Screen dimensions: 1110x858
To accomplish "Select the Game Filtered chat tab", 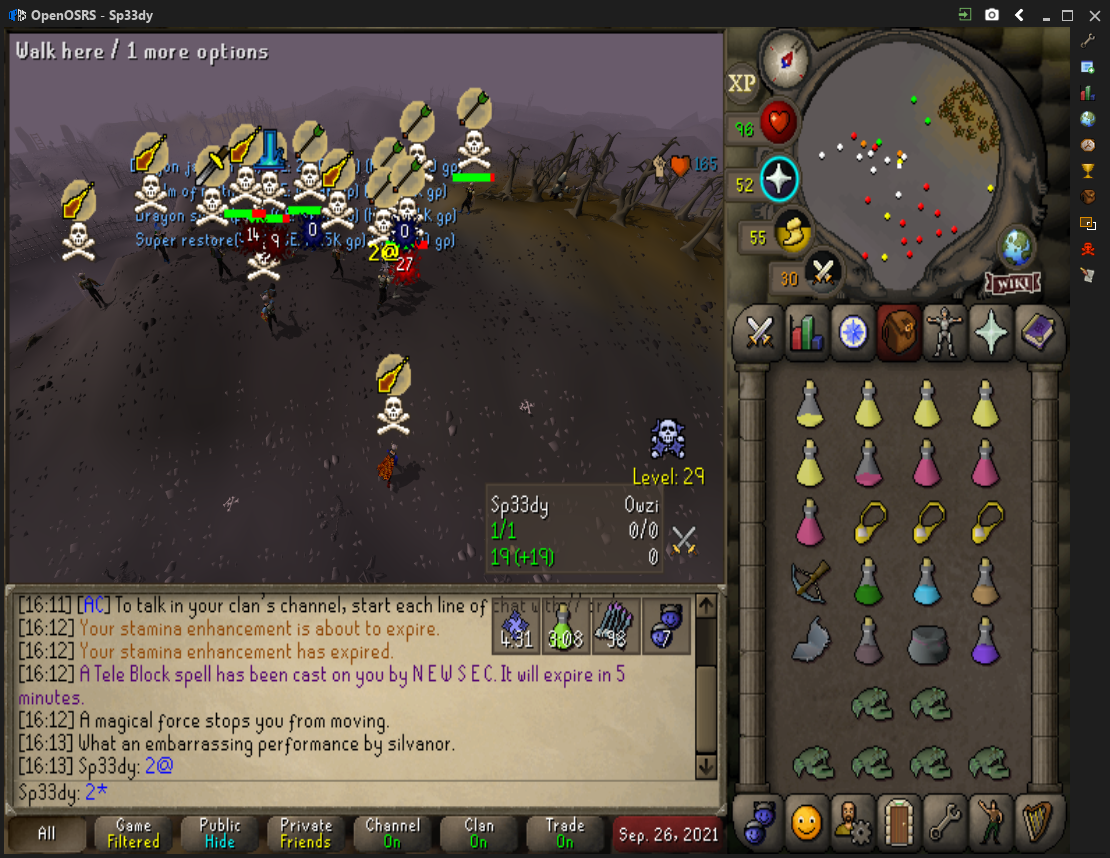I will [133, 833].
